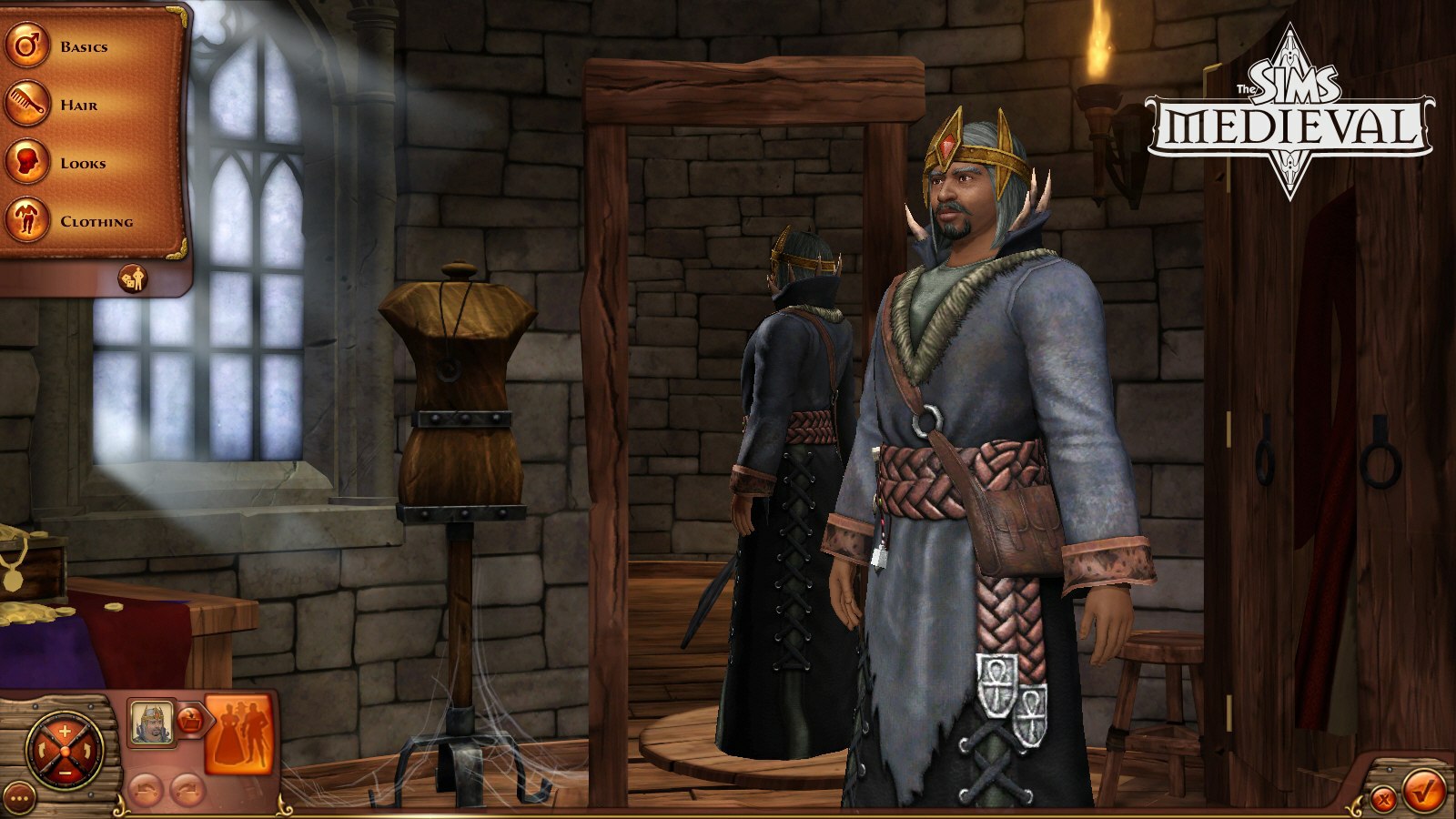The width and height of the screenshot is (1456, 819).
Task: Select the Looks category label
Action: pos(85,163)
